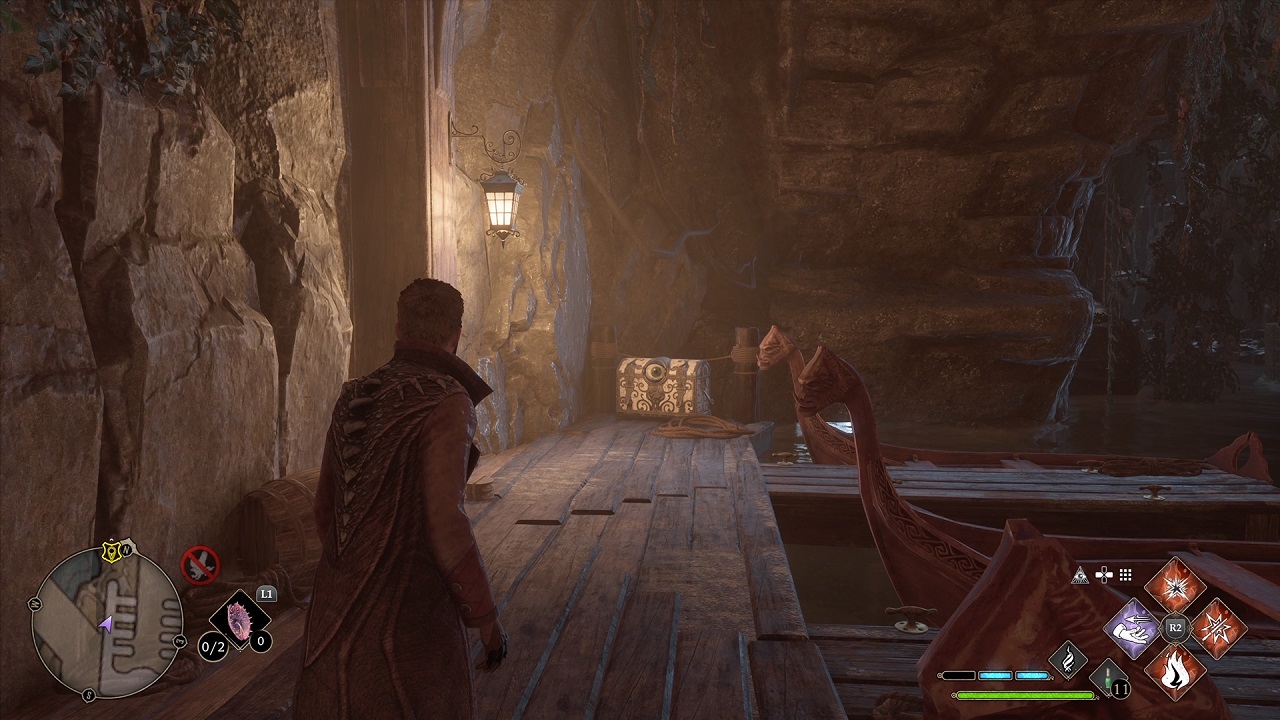This screenshot has height=720, width=1280.
Task: Click the L1 button prompt label
Action: point(266,593)
